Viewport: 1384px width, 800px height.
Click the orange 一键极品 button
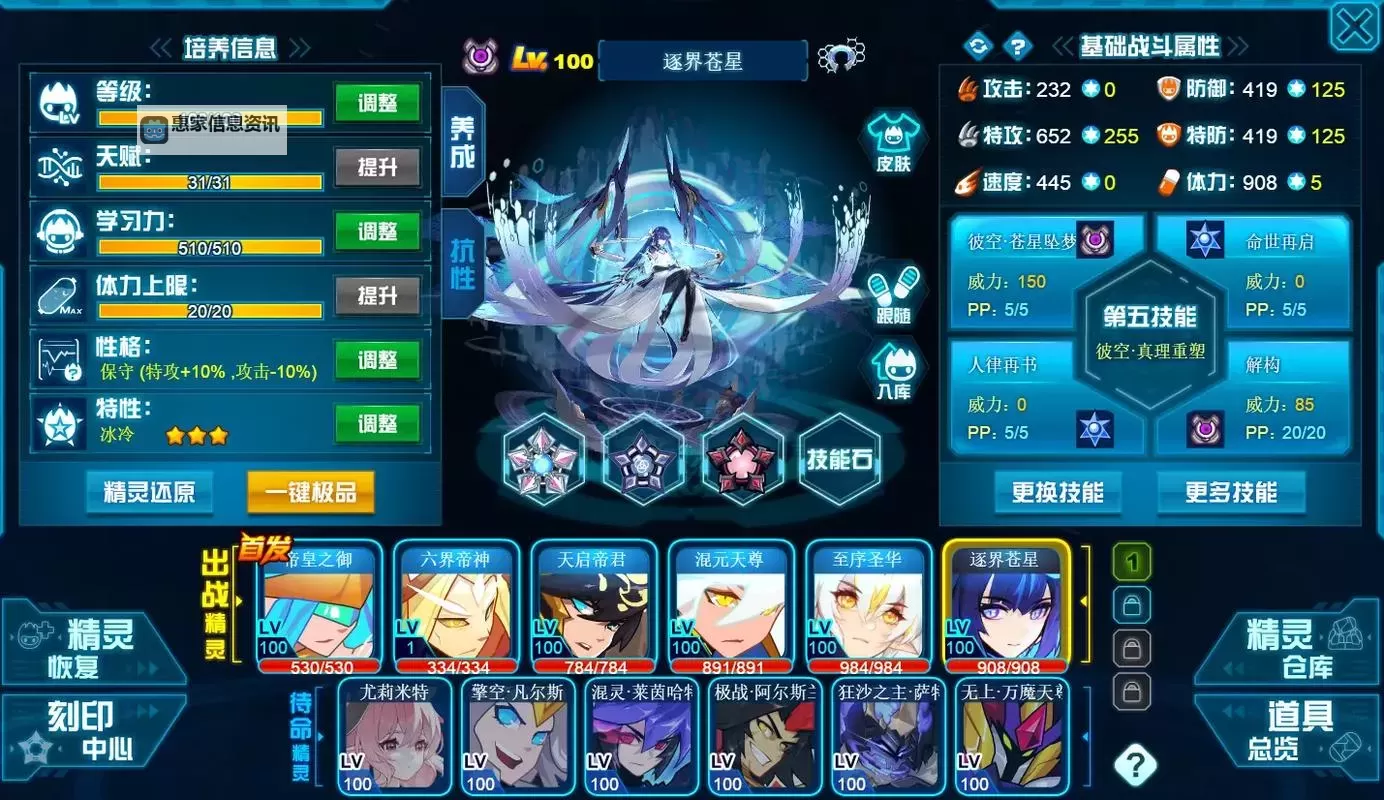(x=310, y=493)
